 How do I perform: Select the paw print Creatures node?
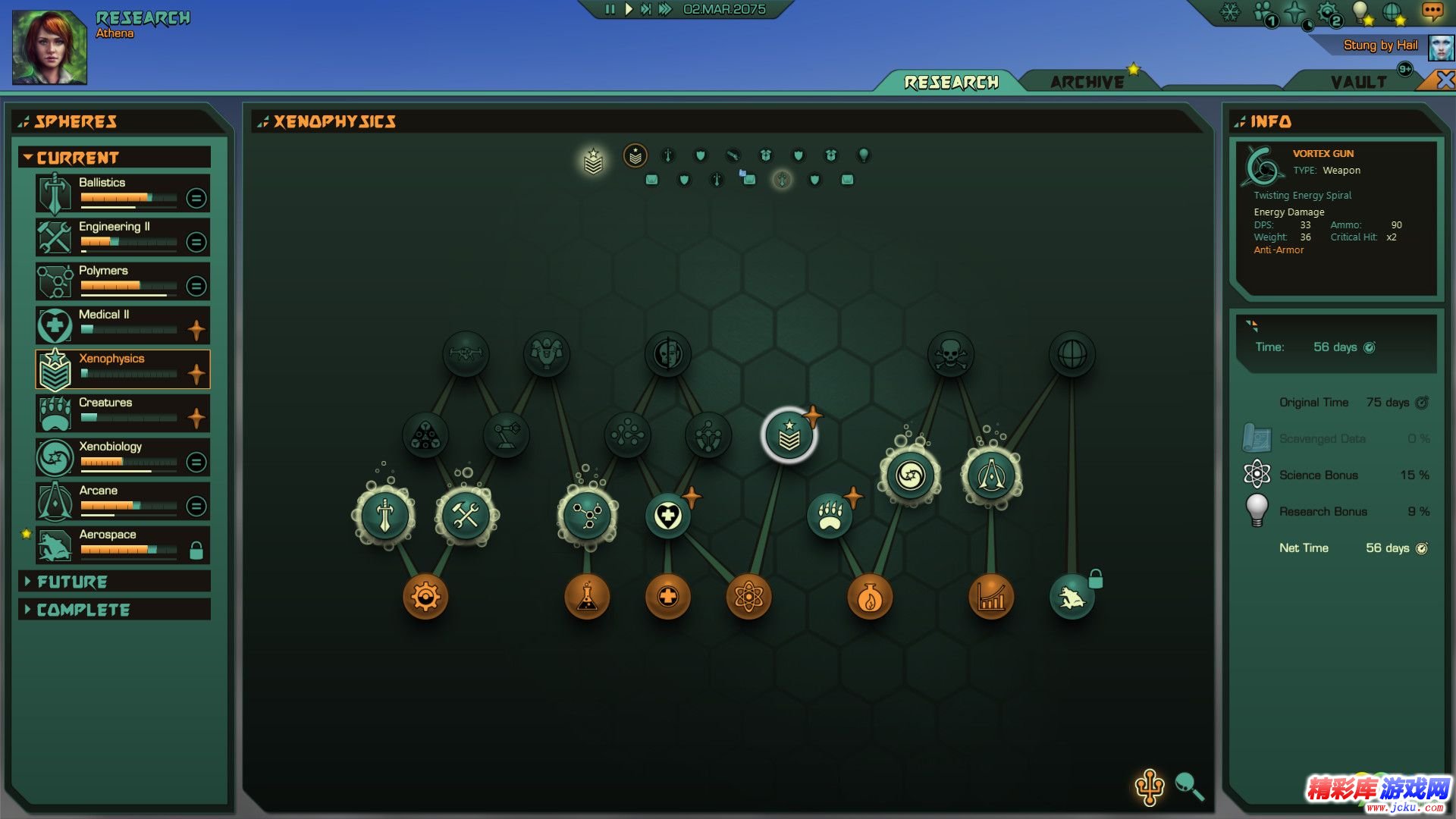(x=830, y=516)
